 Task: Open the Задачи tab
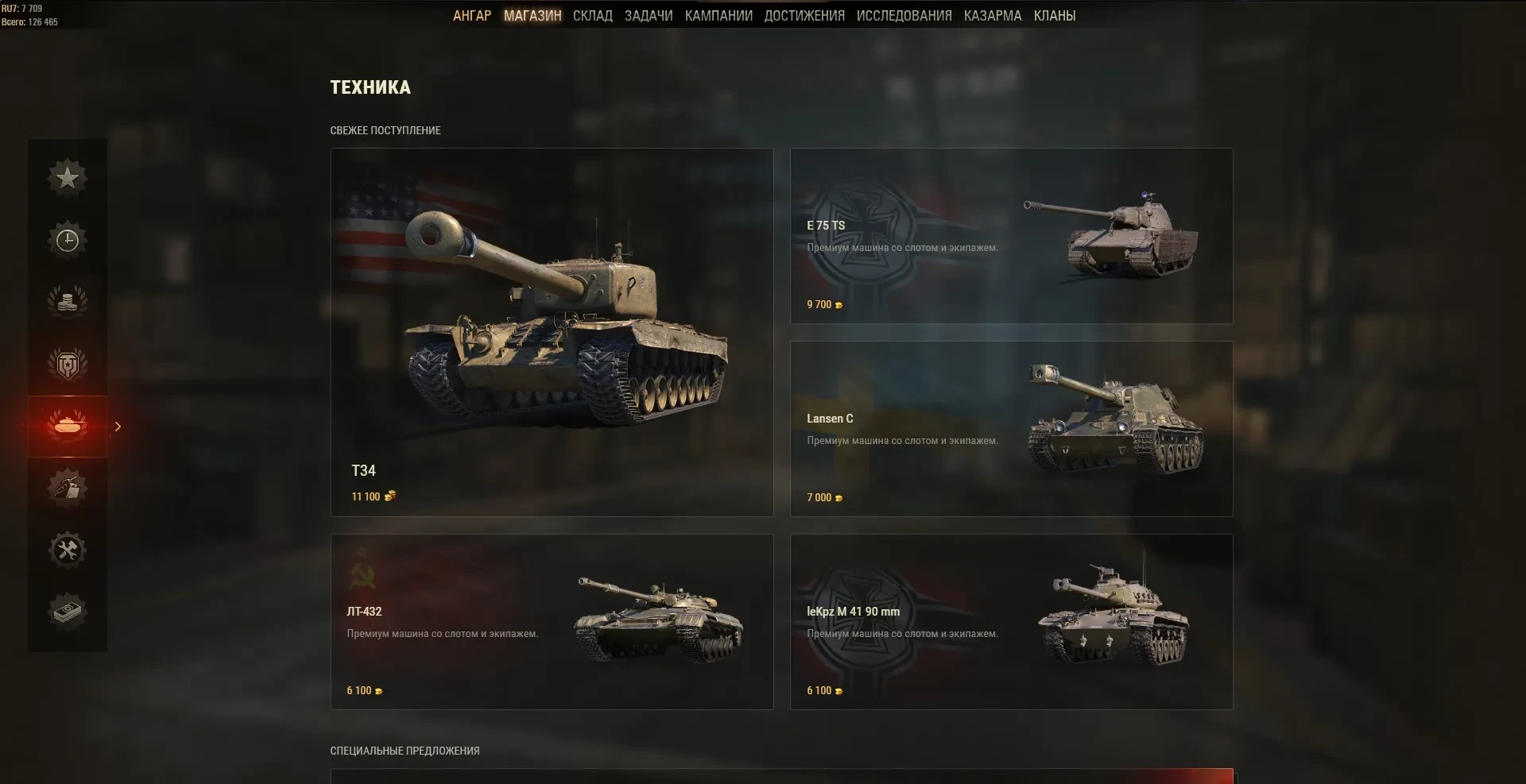pyautogui.click(x=648, y=16)
